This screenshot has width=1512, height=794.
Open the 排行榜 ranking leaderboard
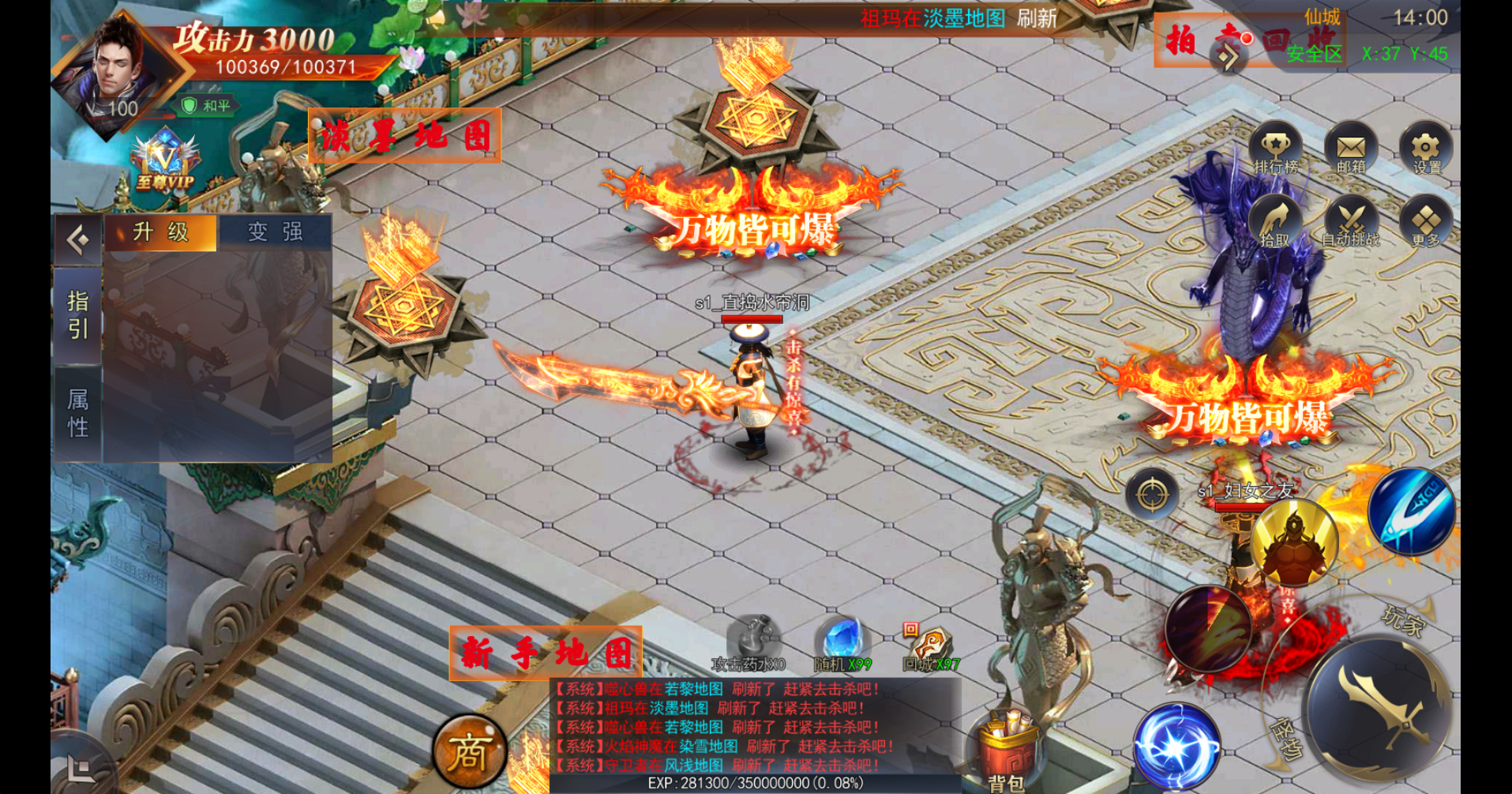click(x=1276, y=146)
